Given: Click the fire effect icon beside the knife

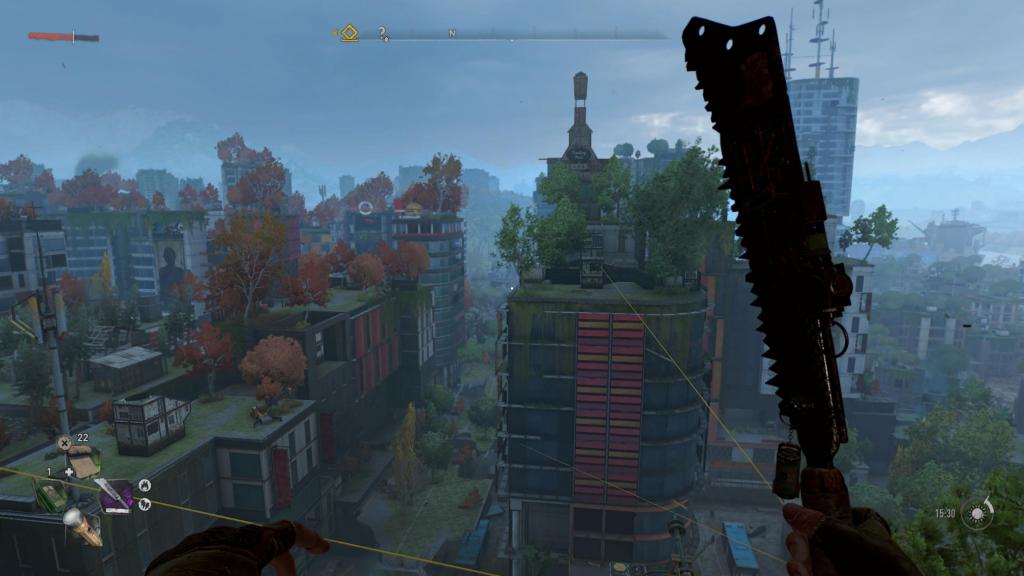Looking at the screenshot, I should coord(145,485).
